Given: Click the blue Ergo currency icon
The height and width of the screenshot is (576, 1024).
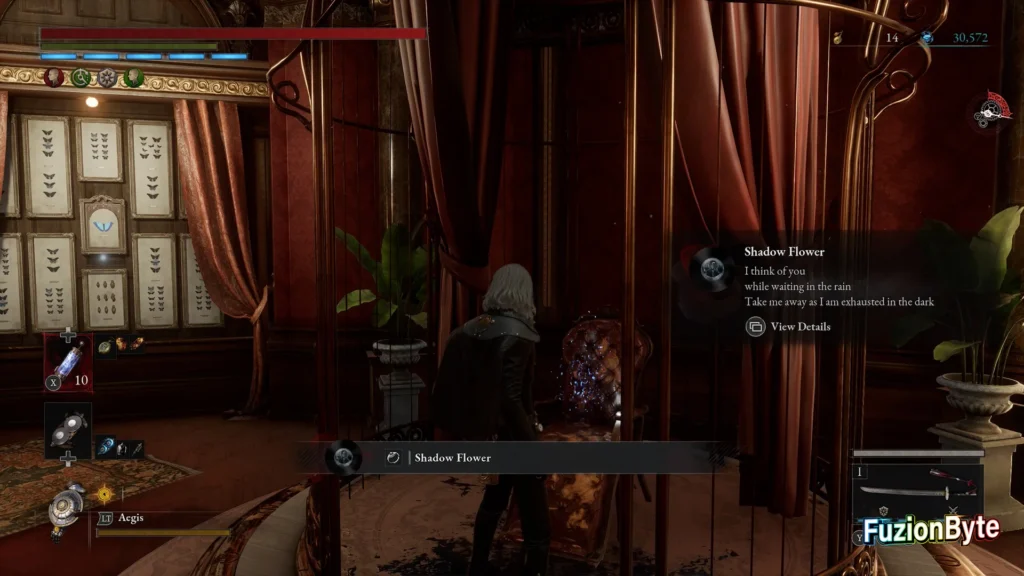Looking at the screenshot, I should point(929,38).
